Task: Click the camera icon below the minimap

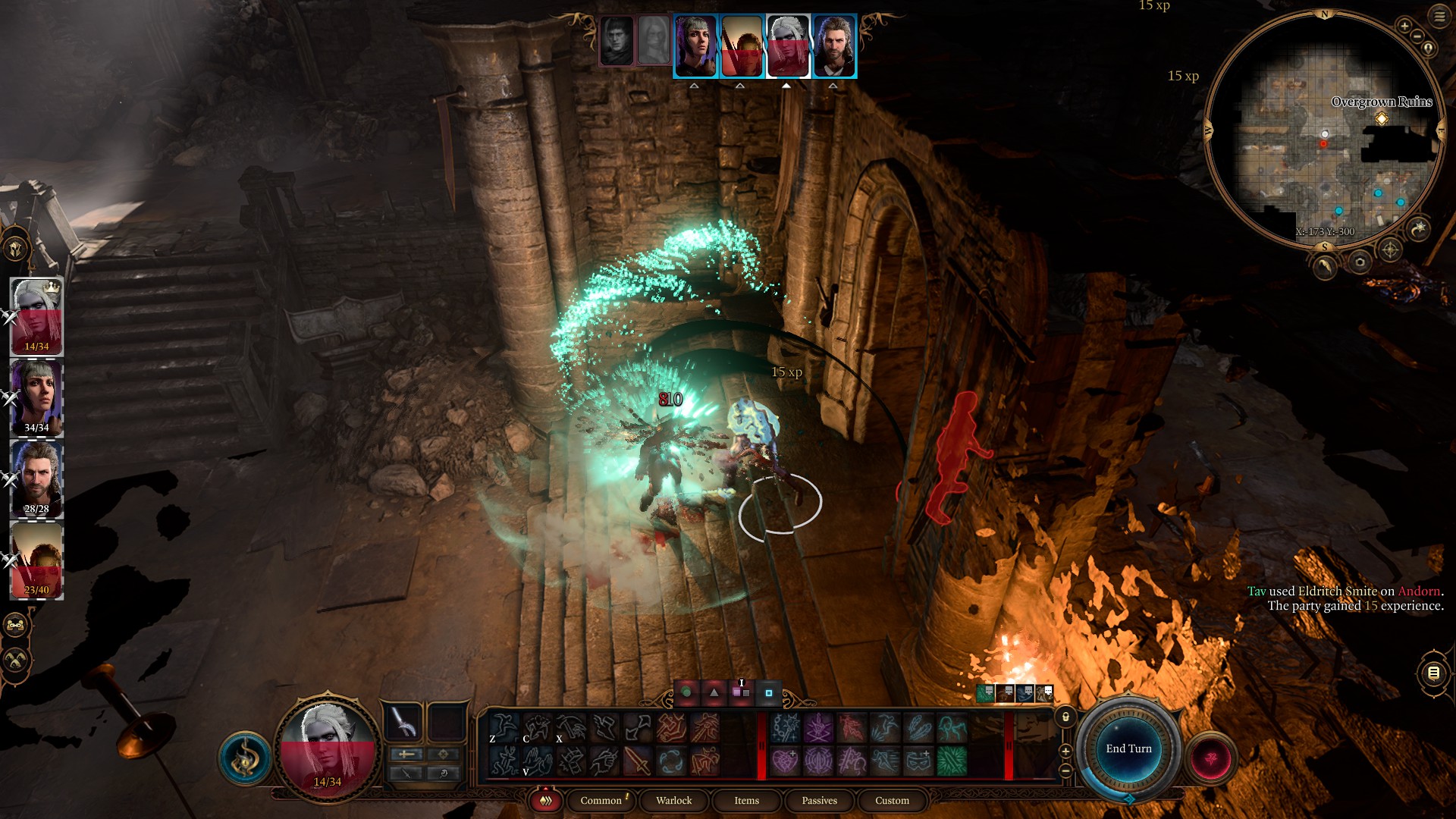Action: point(1360,262)
